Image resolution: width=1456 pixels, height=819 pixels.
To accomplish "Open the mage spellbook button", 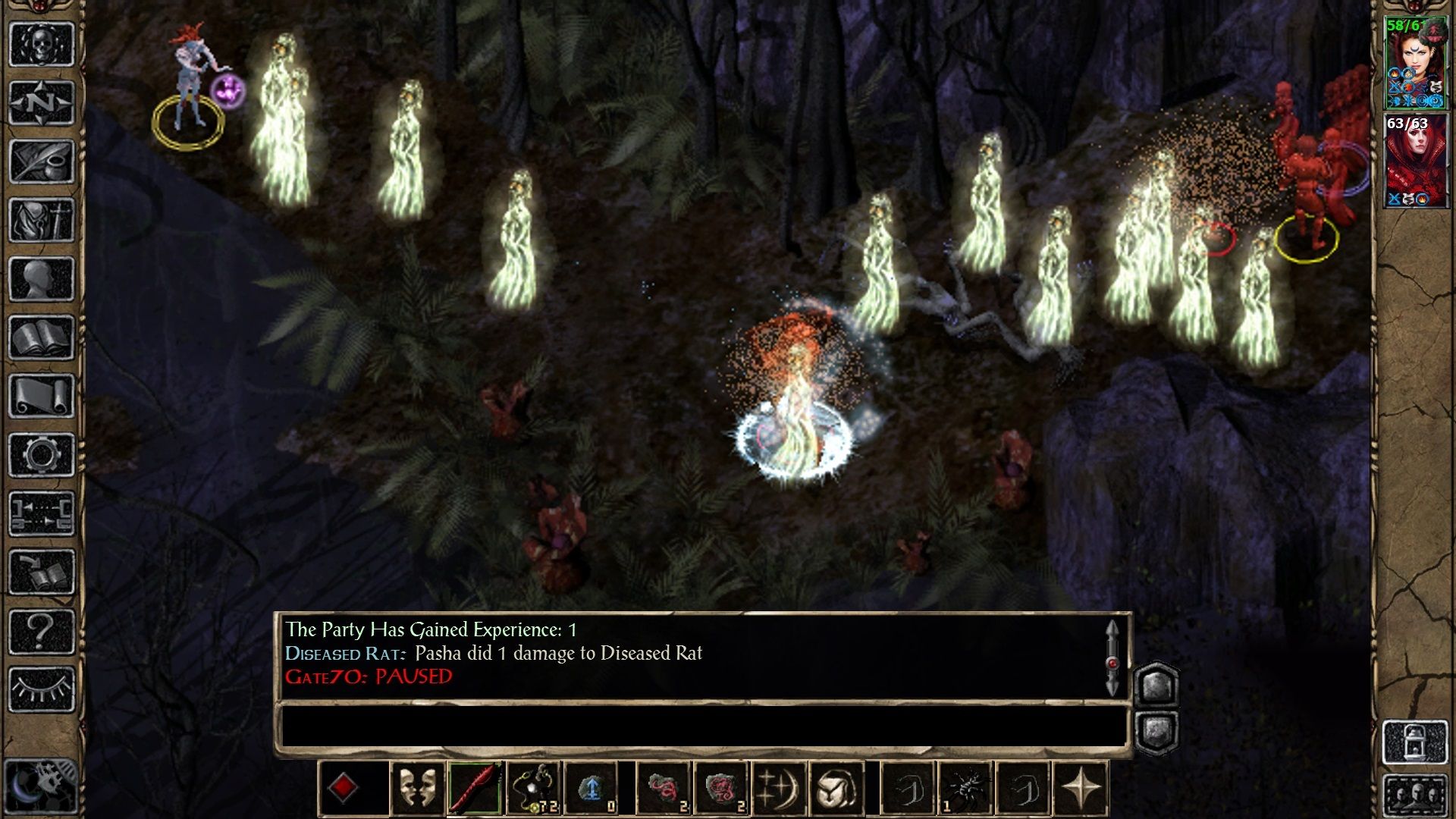I will coord(41,337).
